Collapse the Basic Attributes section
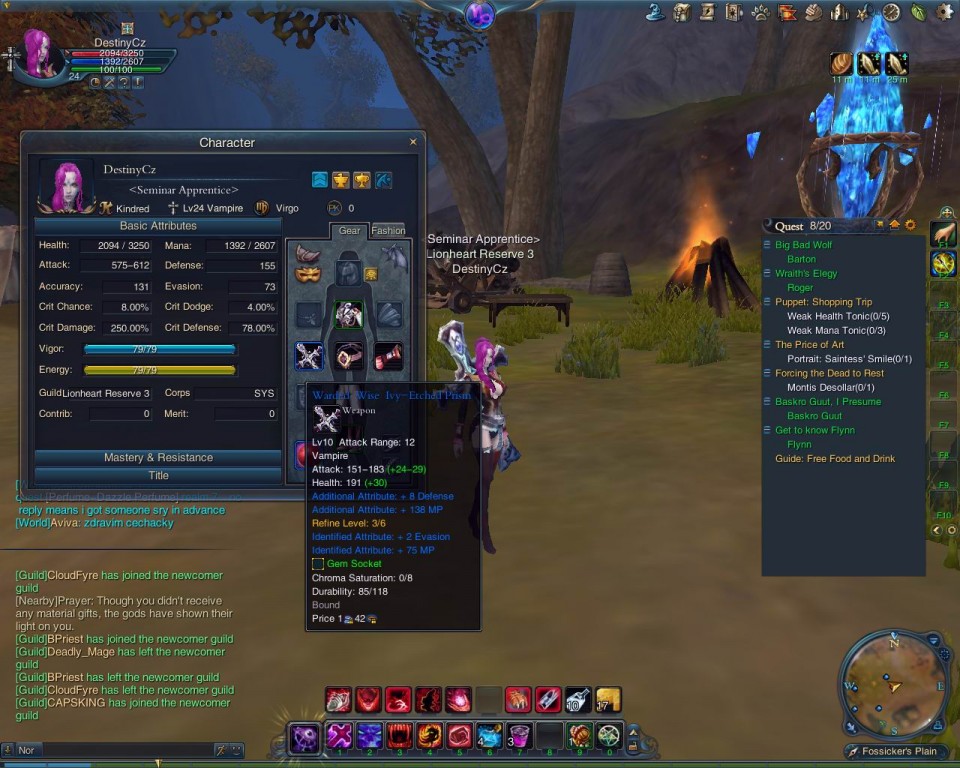The height and width of the screenshot is (768, 960). 158,226
